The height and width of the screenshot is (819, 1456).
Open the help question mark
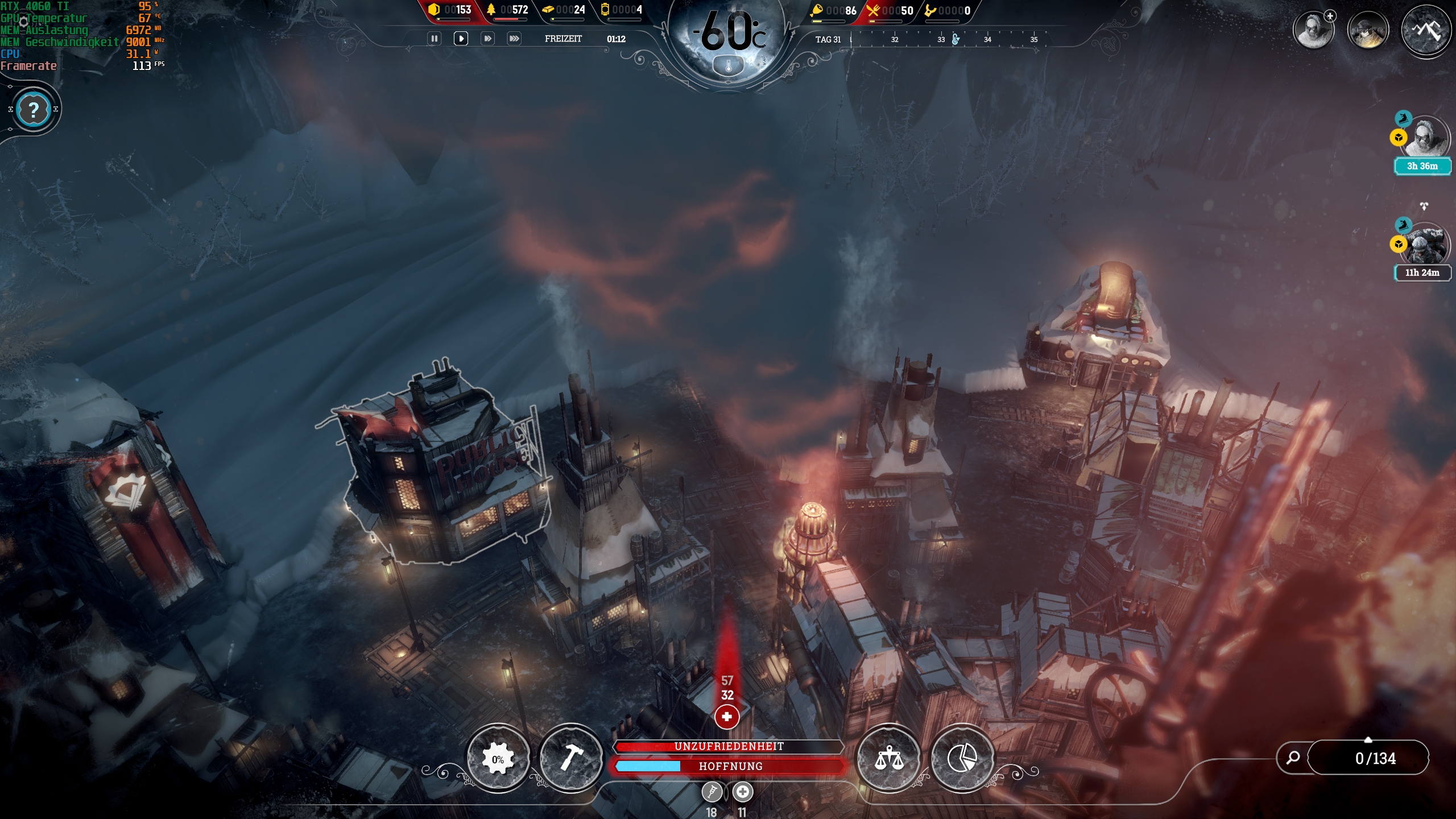point(34,108)
